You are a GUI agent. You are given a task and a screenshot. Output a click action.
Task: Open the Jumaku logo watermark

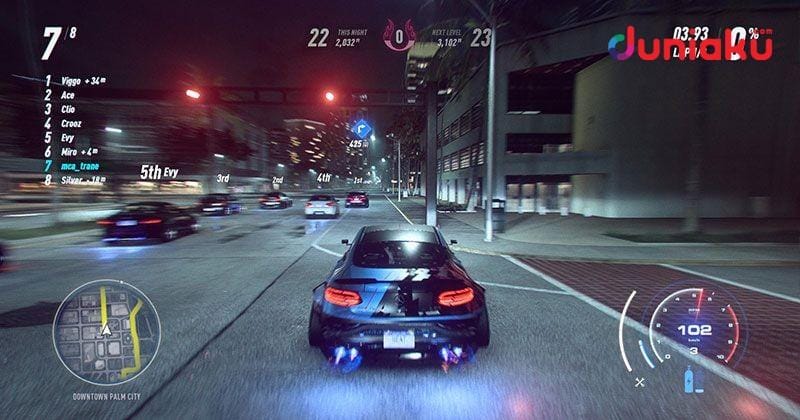pyautogui.click(x=690, y=43)
